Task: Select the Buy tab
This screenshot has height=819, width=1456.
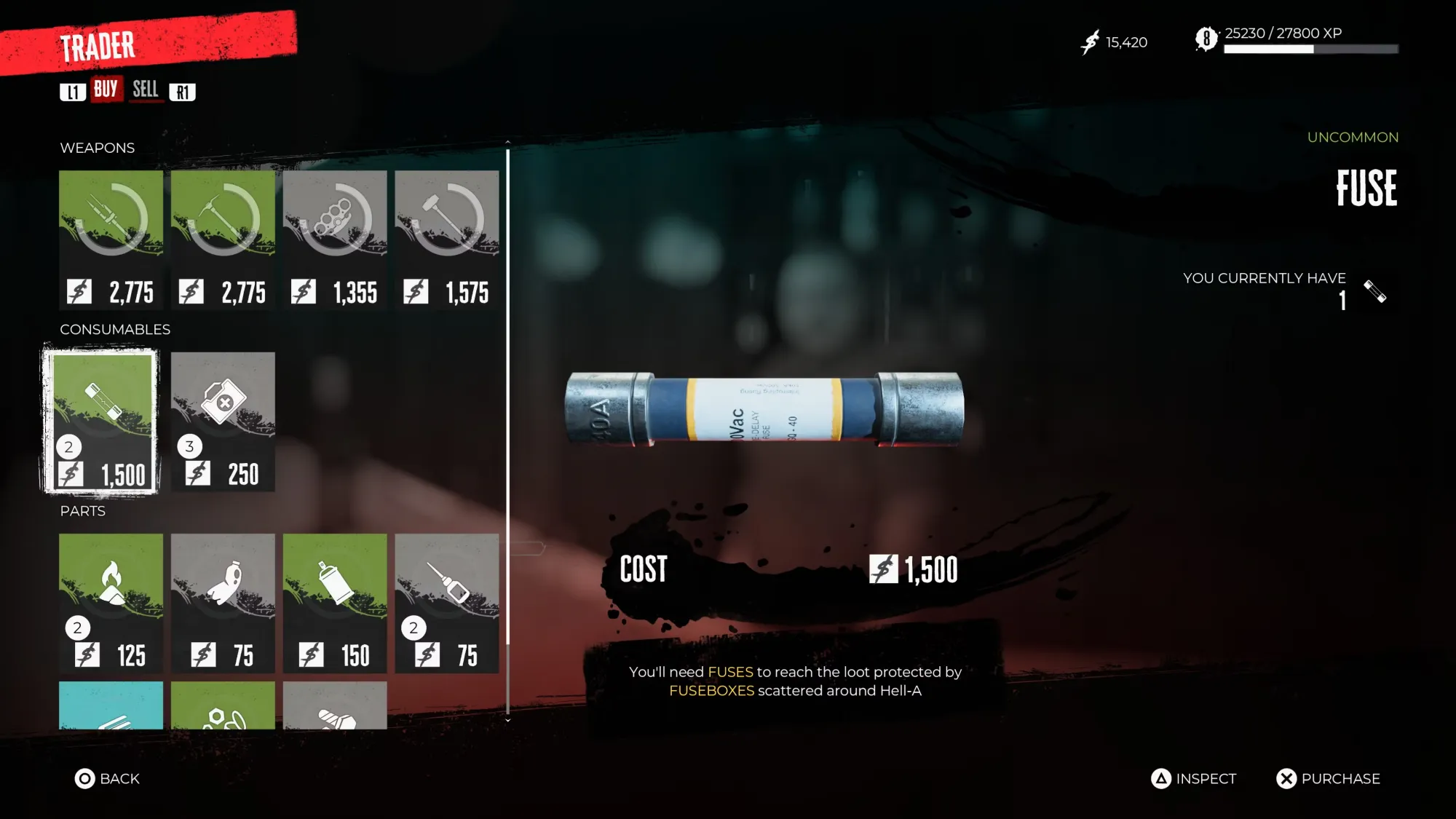Action: 106,90
